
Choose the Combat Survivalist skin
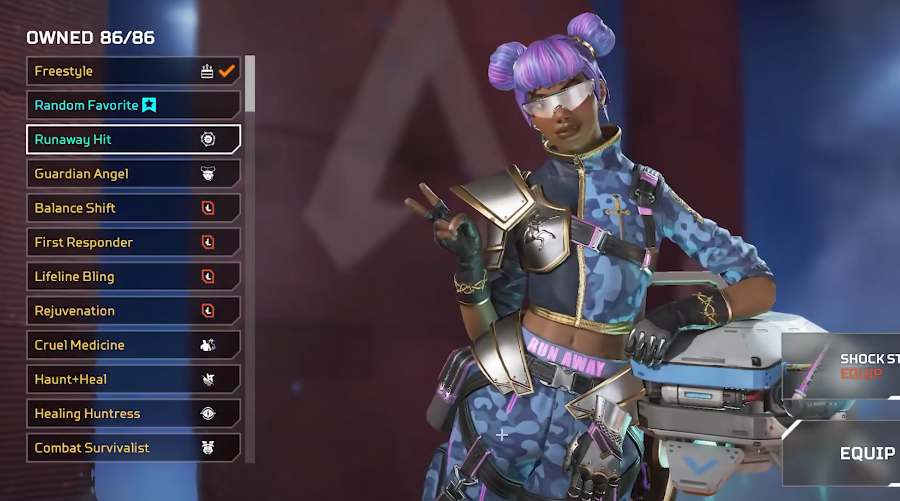click(133, 447)
